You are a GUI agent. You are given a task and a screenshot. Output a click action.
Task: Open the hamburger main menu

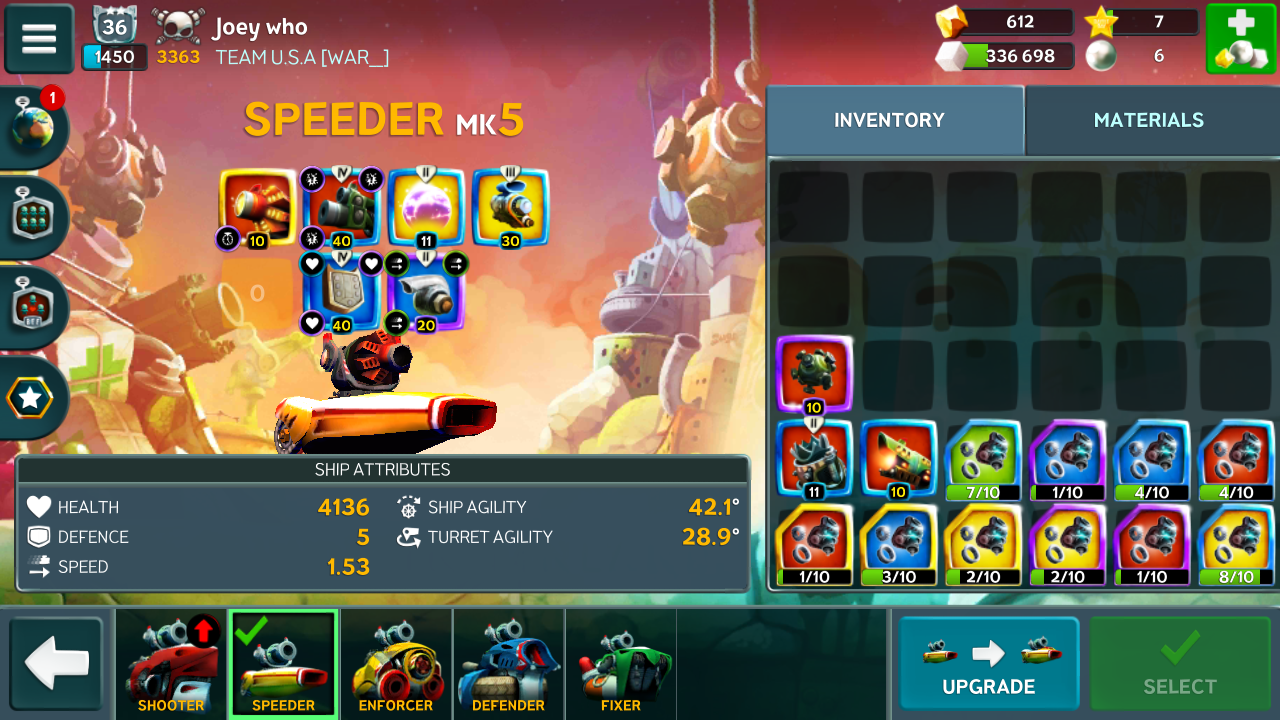coord(39,39)
